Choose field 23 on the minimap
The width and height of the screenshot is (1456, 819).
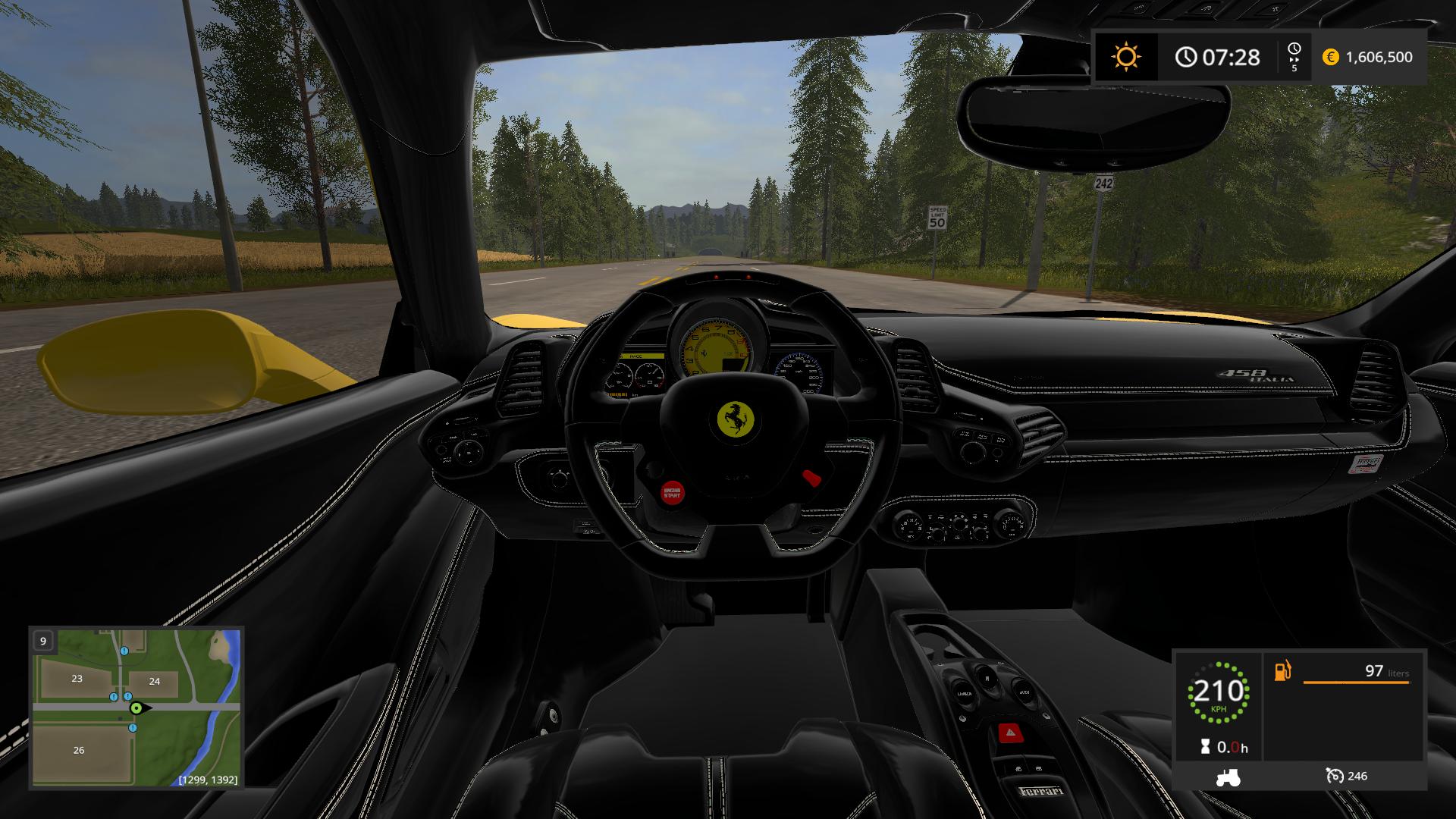click(77, 679)
